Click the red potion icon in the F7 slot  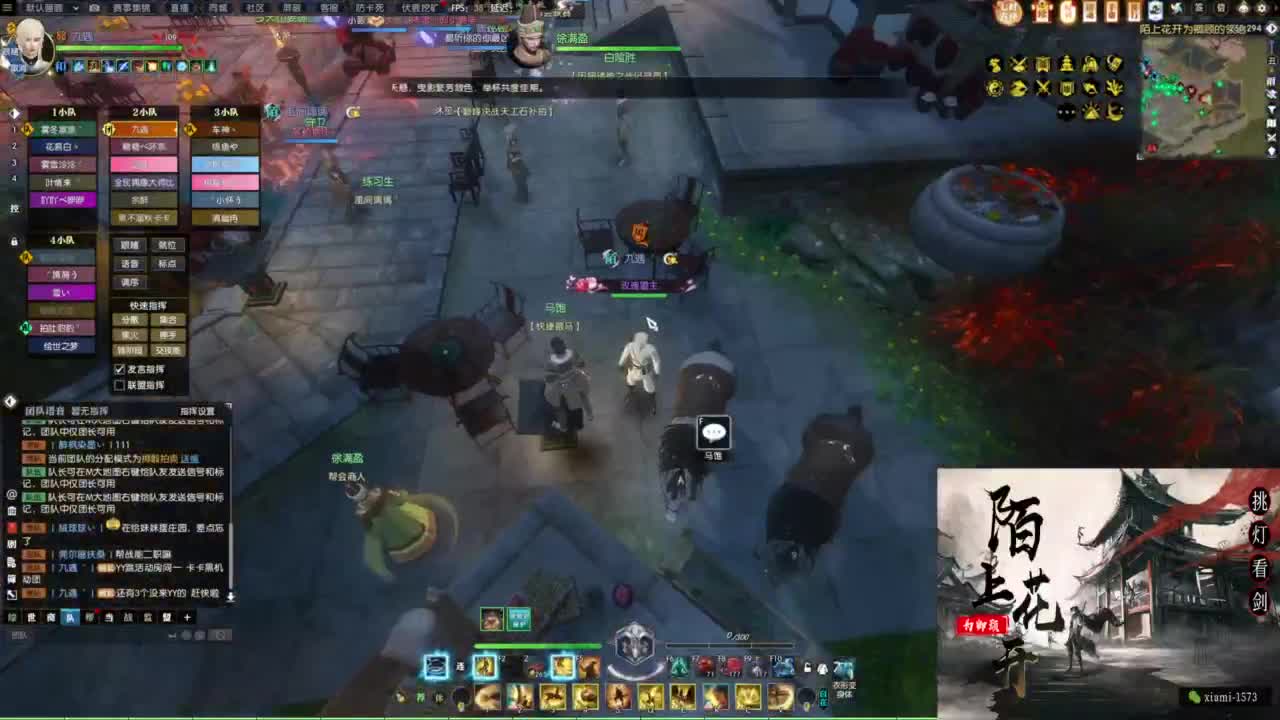pos(706,665)
